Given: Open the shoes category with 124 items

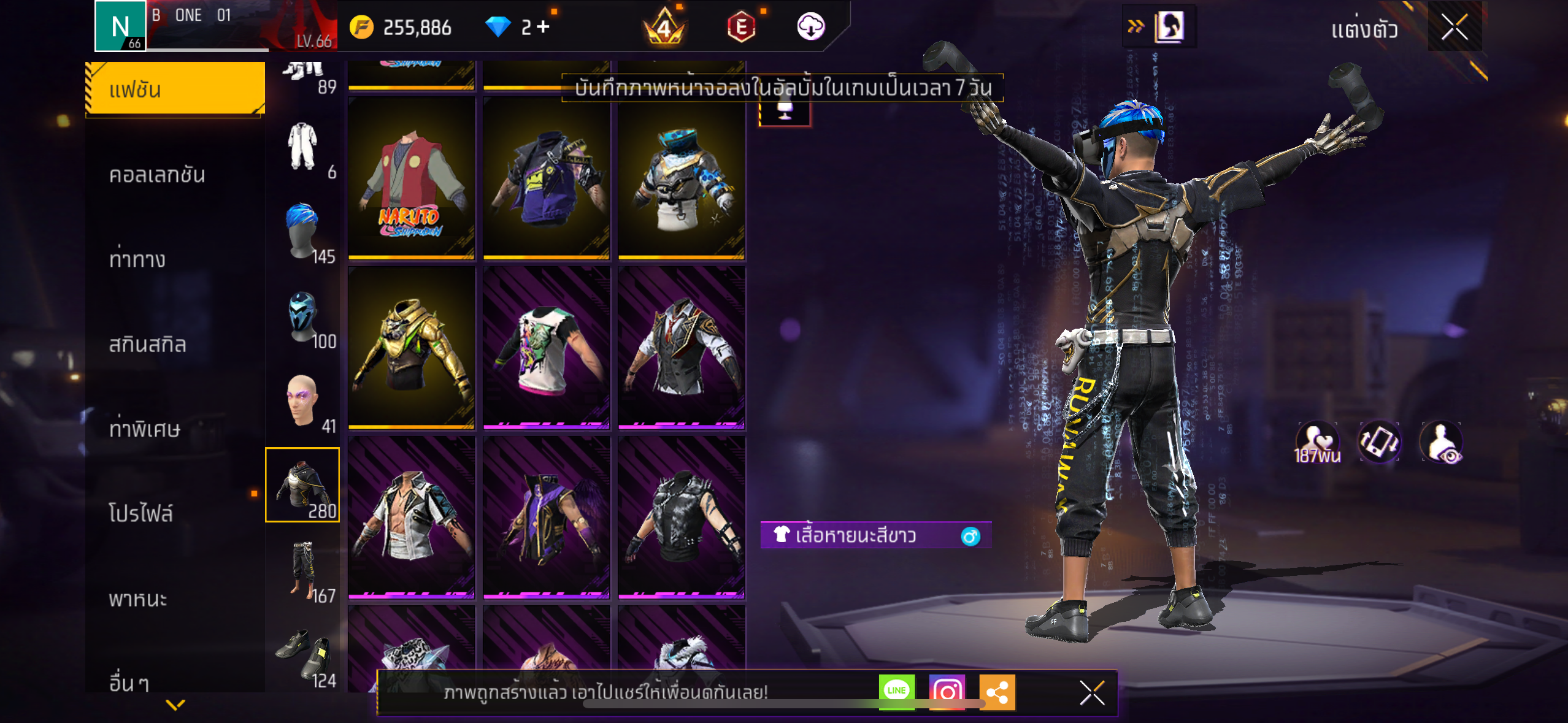Looking at the screenshot, I should [x=302, y=655].
